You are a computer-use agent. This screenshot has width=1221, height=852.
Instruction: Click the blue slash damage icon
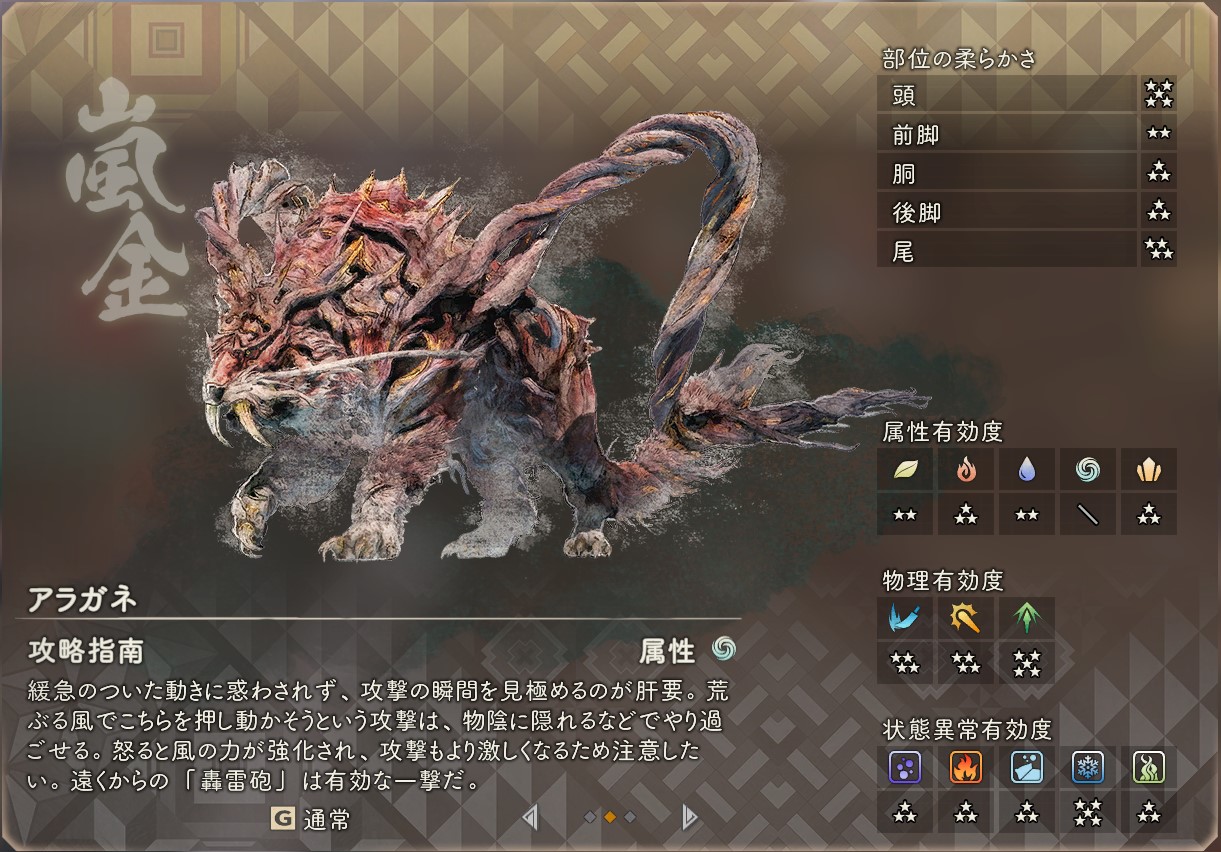click(906, 618)
